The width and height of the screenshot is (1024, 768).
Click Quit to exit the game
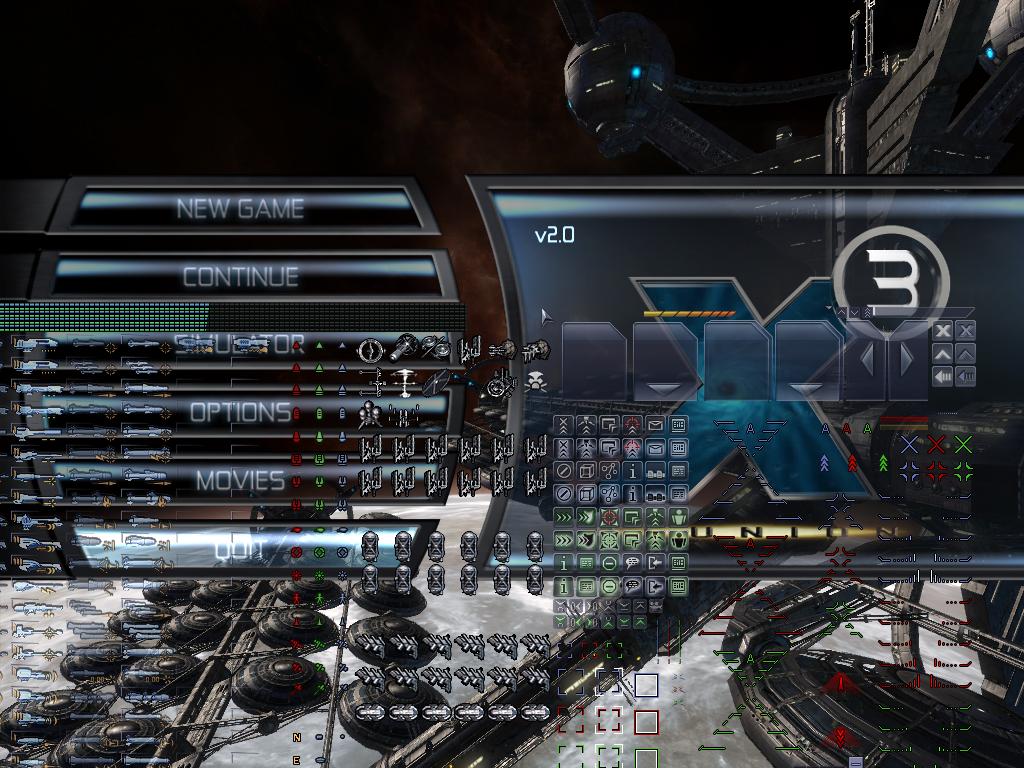(240, 548)
